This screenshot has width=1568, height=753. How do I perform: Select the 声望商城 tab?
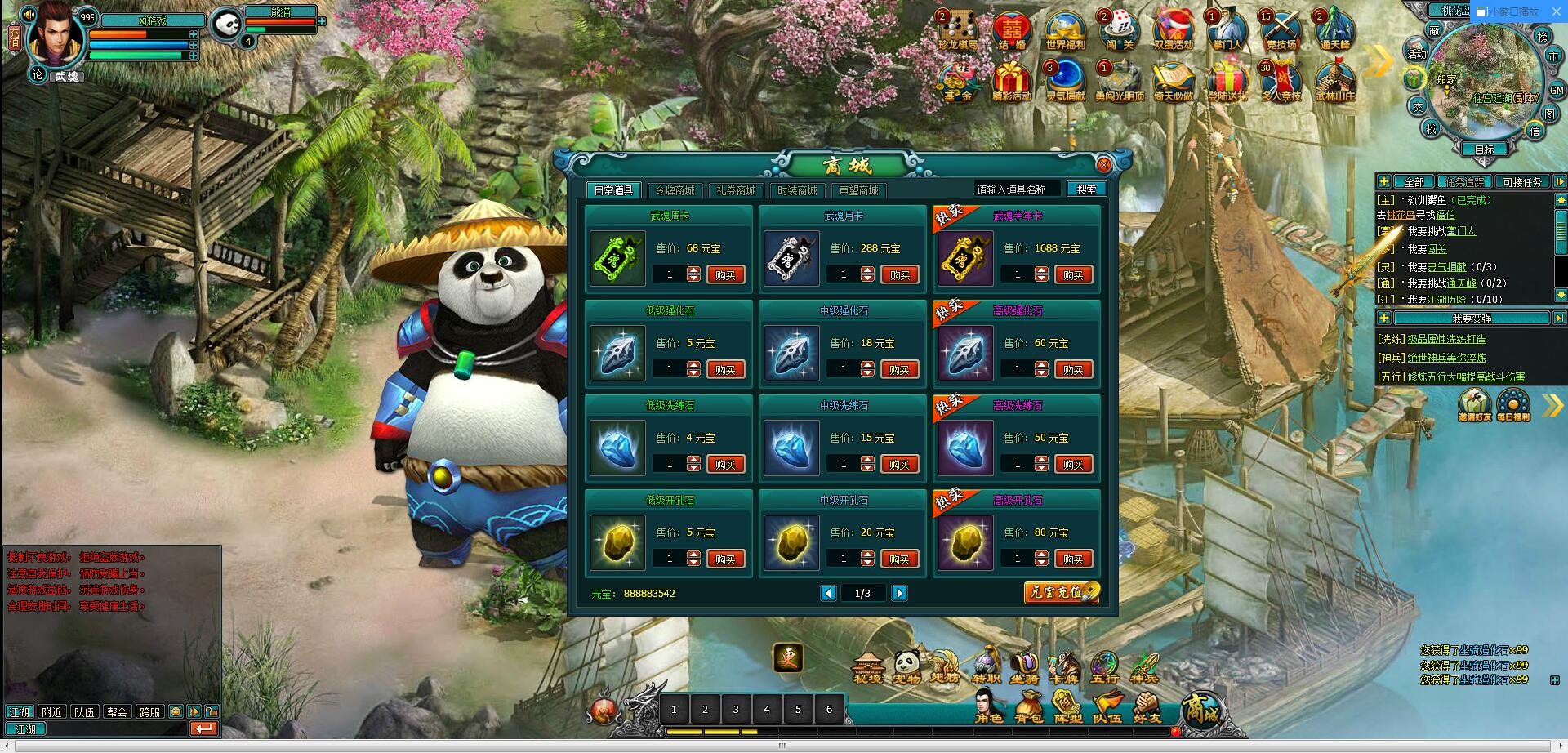858,190
